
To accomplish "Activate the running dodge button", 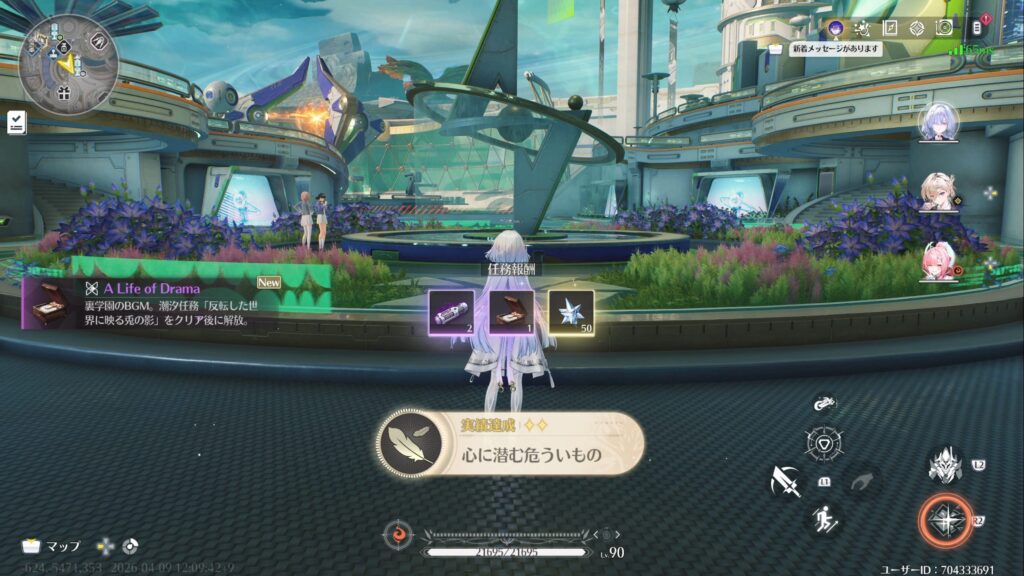I will pyautogui.click(x=826, y=518).
